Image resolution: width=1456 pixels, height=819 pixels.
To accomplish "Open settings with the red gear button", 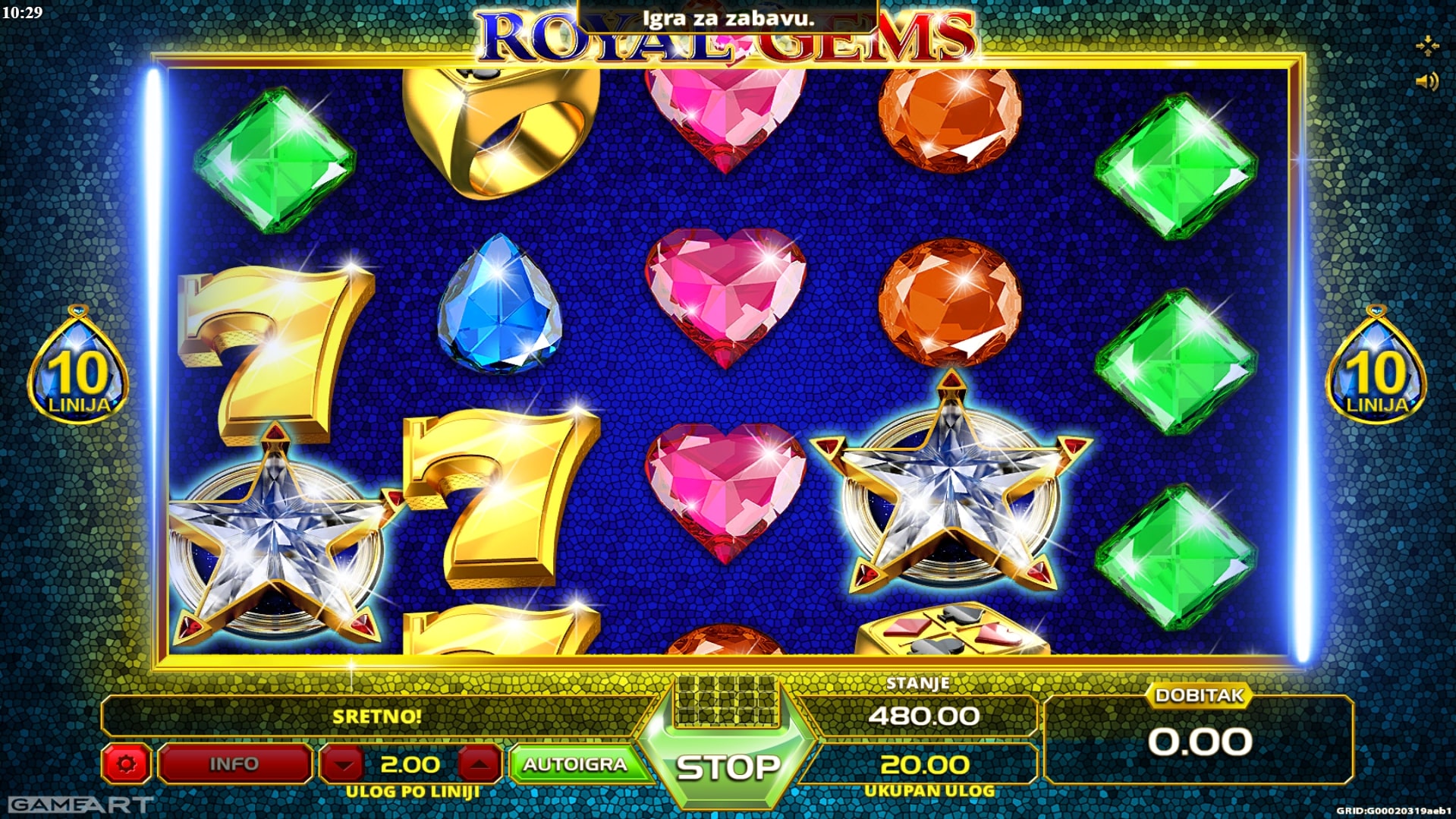I will pyautogui.click(x=127, y=764).
